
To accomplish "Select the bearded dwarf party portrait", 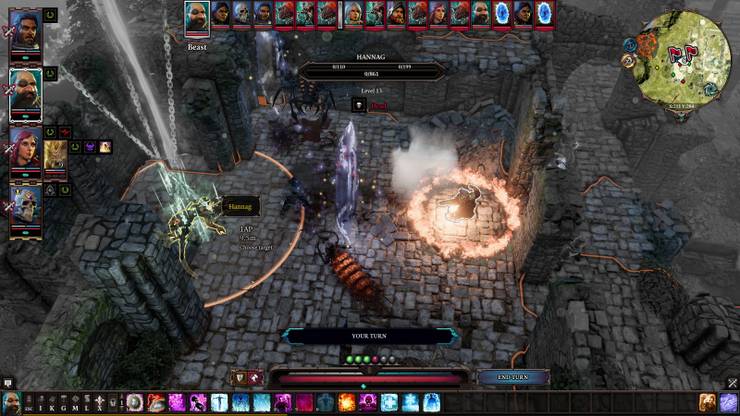I will (25, 92).
